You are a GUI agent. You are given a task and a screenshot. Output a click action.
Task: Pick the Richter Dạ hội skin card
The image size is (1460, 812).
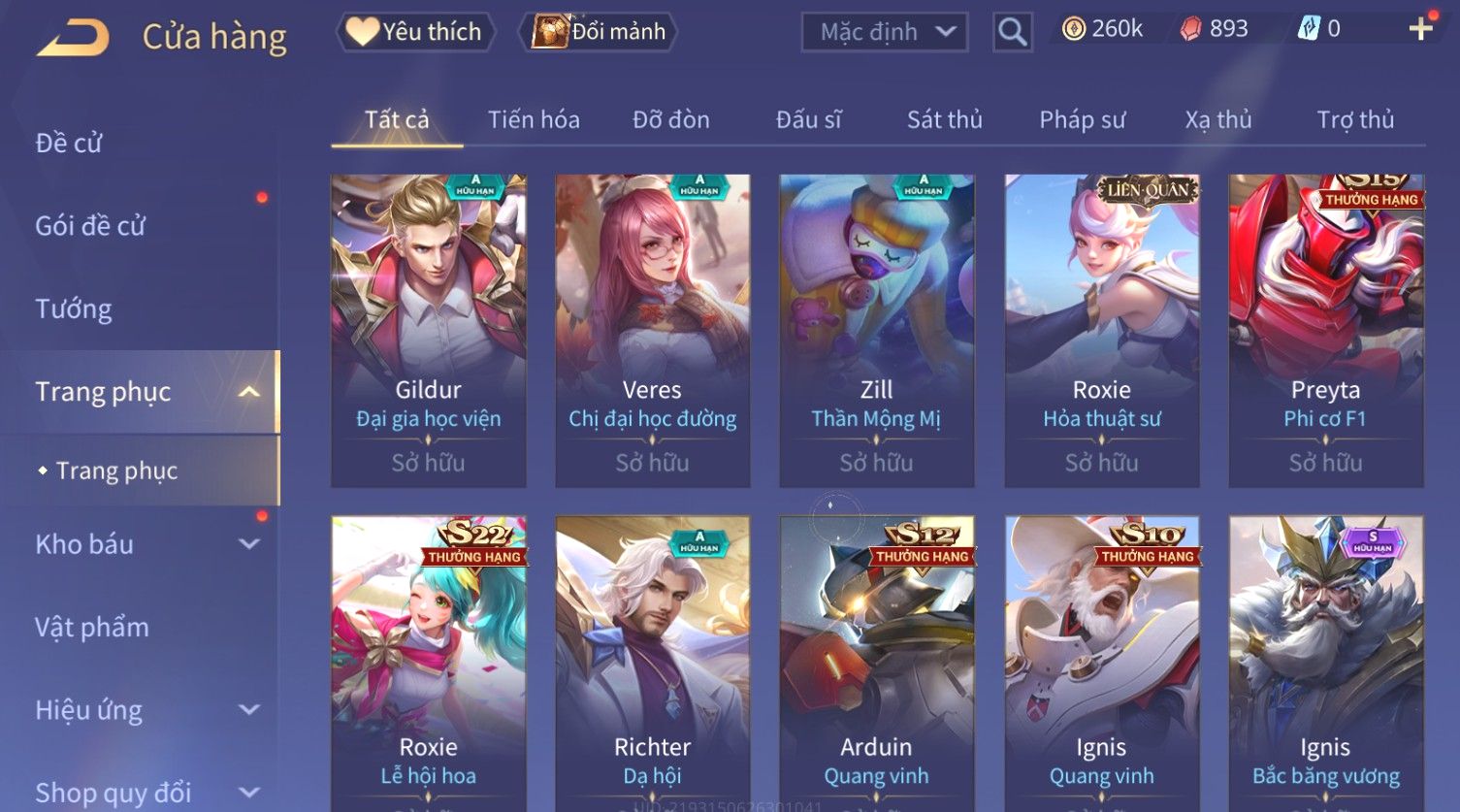pyautogui.click(x=652, y=660)
